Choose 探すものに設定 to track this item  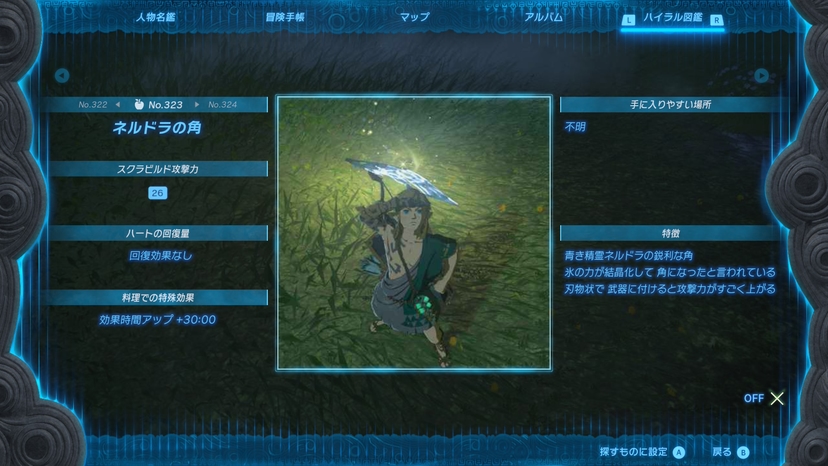point(642,452)
